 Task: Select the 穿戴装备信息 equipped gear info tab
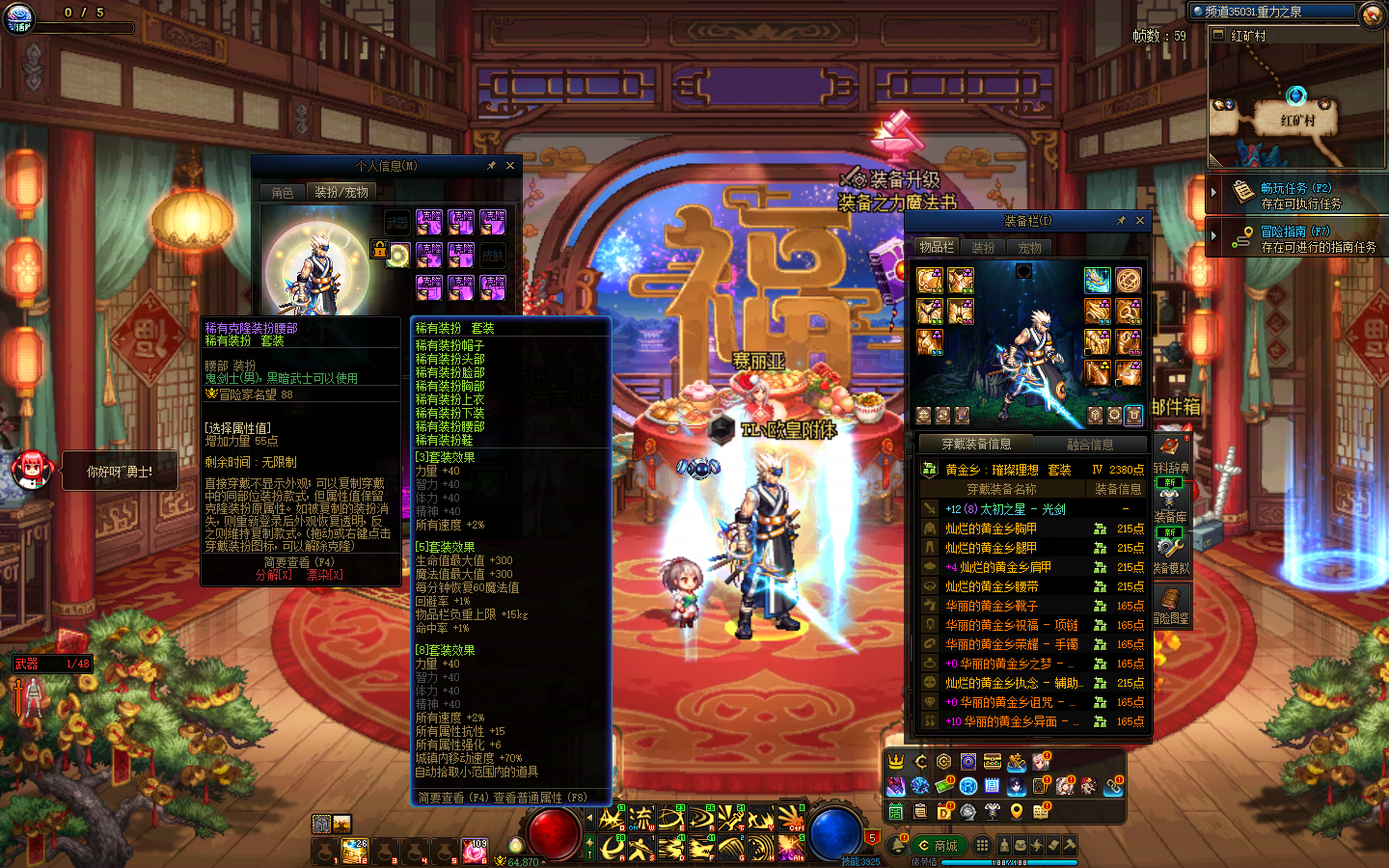(x=976, y=445)
